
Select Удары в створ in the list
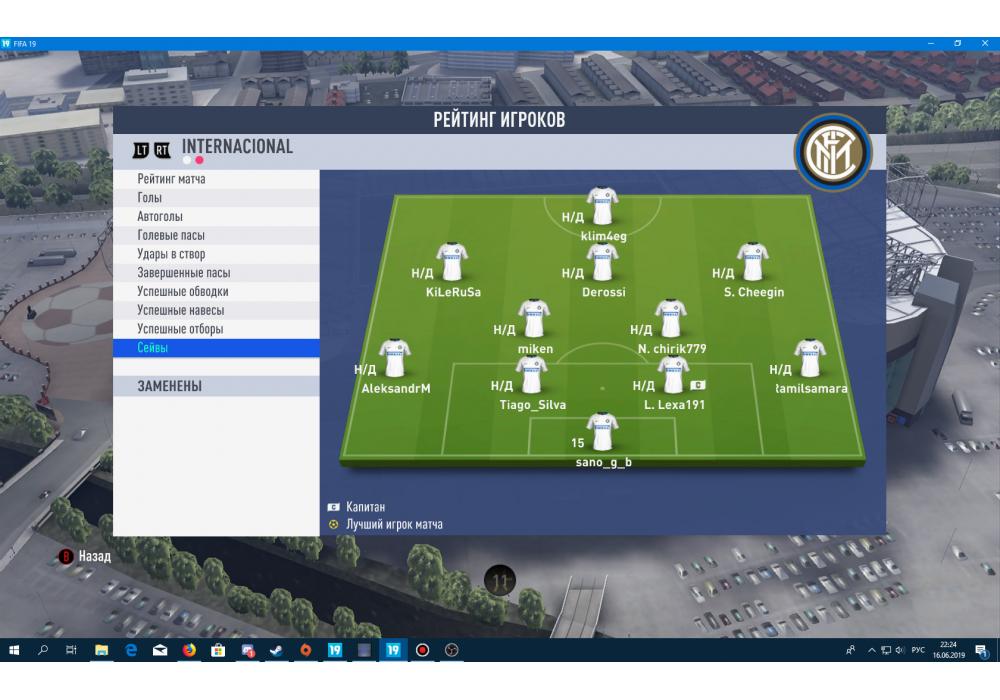tap(171, 254)
